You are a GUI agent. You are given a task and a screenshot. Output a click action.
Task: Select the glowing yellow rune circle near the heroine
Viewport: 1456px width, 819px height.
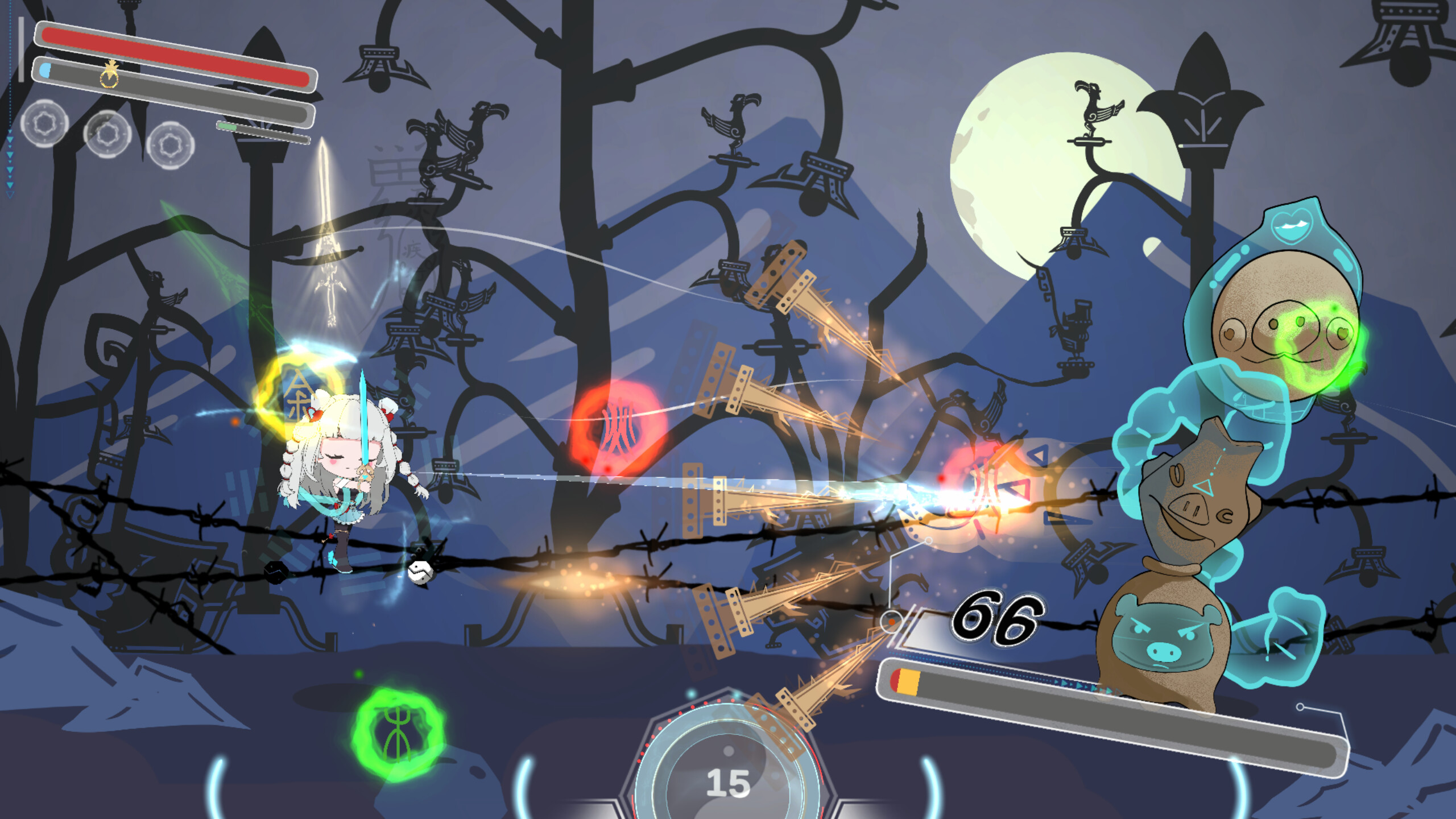(300, 392)
